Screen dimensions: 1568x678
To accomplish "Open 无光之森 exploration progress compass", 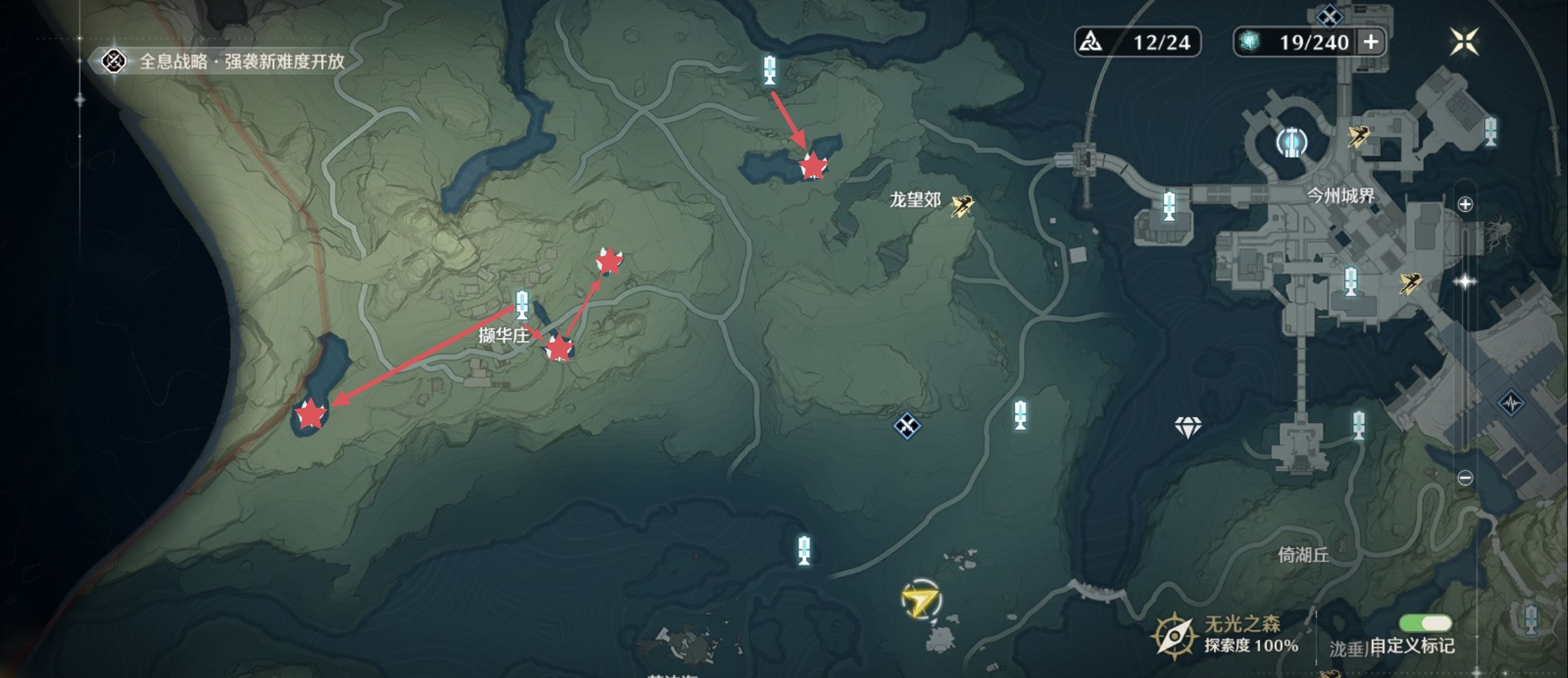I will click(x=1175, y=636).
